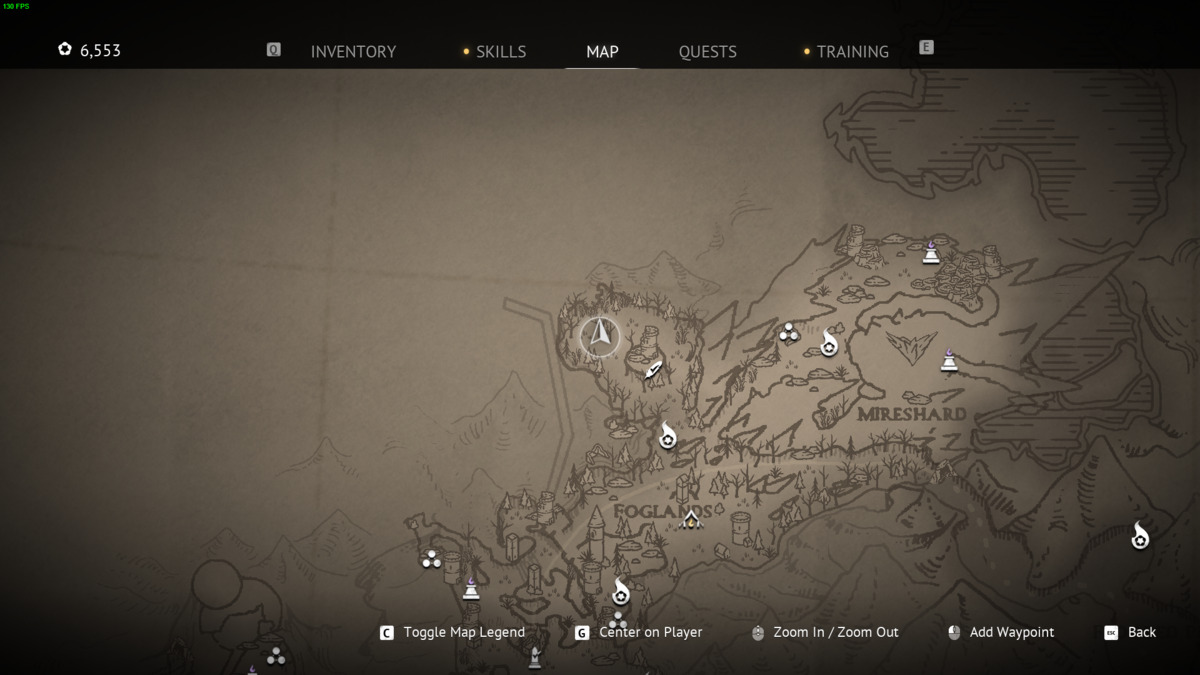
Task: Select the feather marker near the player
Action: click(x=654, y=371)
